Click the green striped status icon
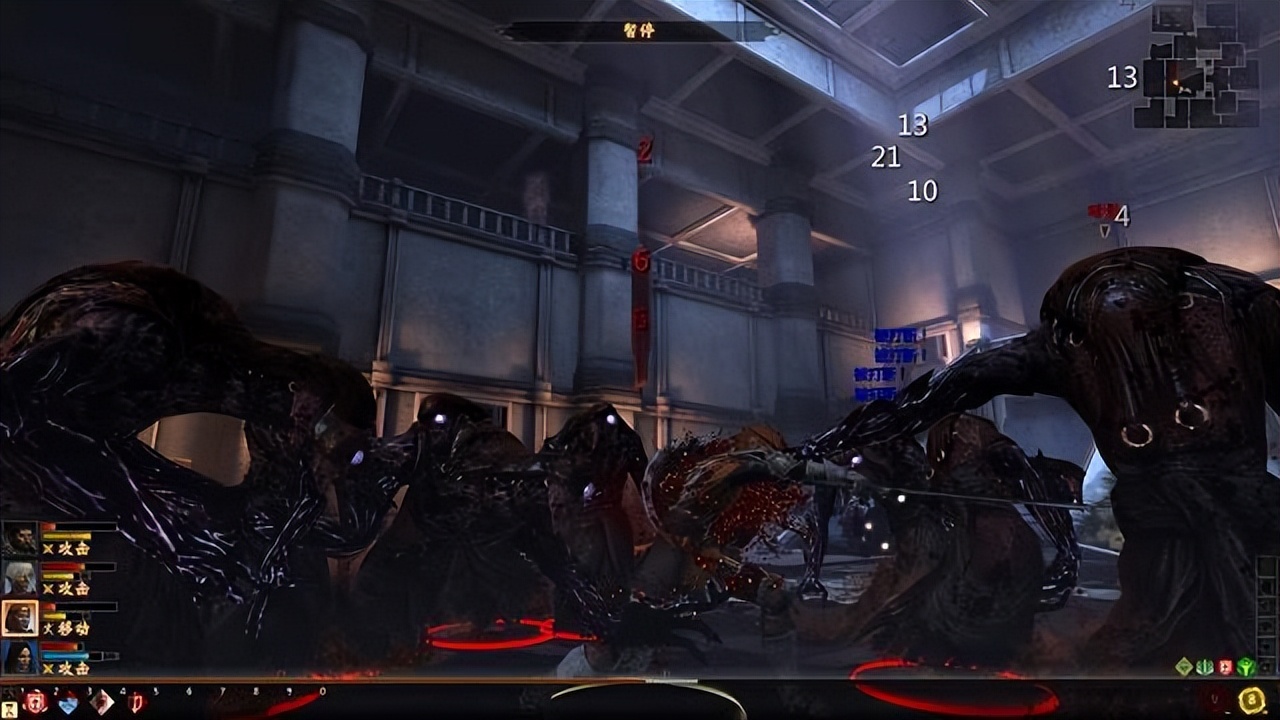The image size is (1280, 720). coord(1205,667)
